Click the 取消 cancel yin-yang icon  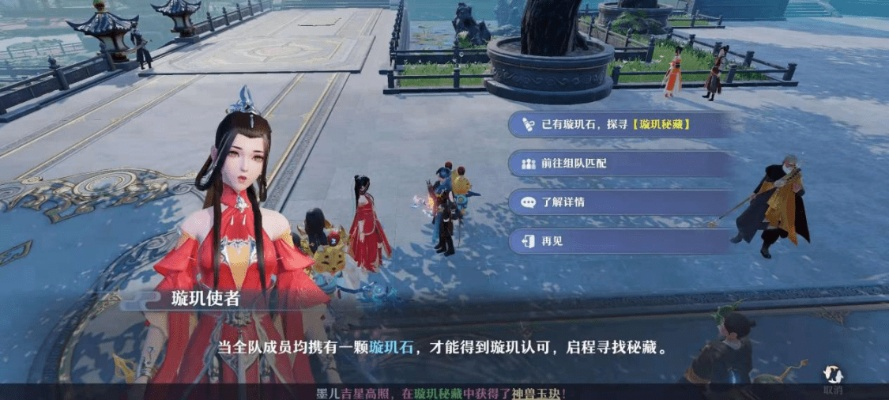coord(832,378)
